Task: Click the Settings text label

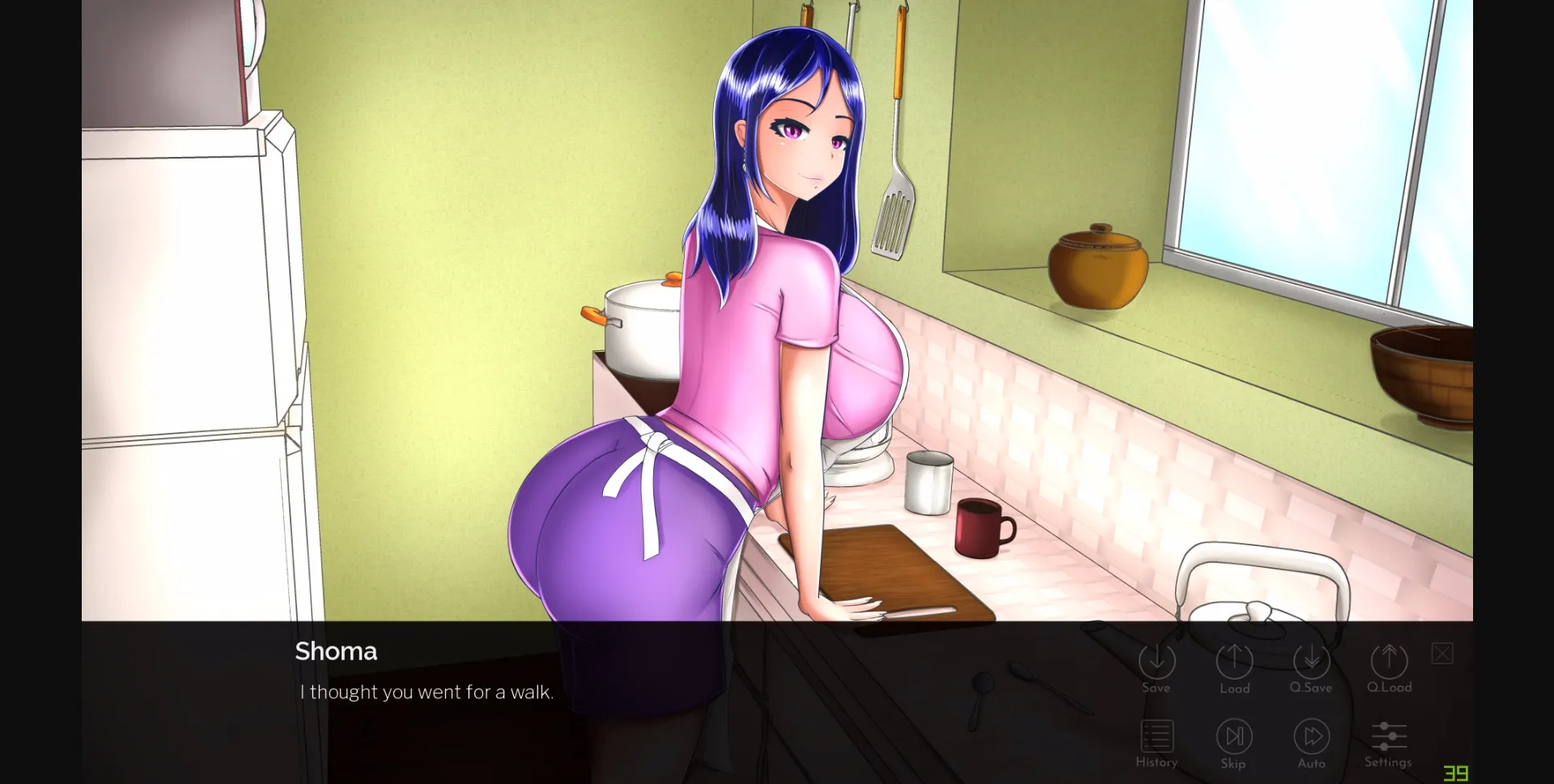Action: (1388, 761)
